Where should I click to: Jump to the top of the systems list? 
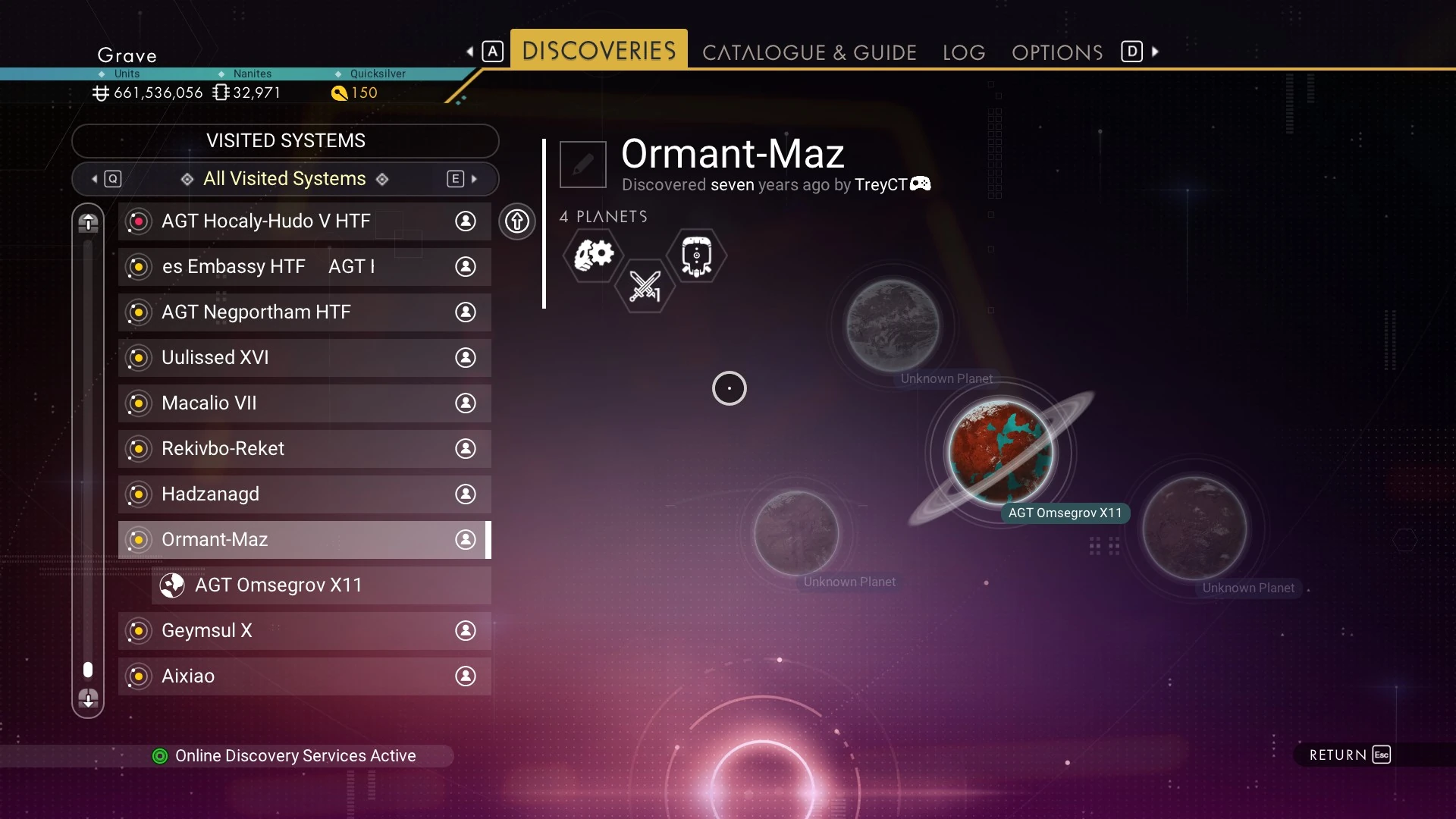point(88,223)
